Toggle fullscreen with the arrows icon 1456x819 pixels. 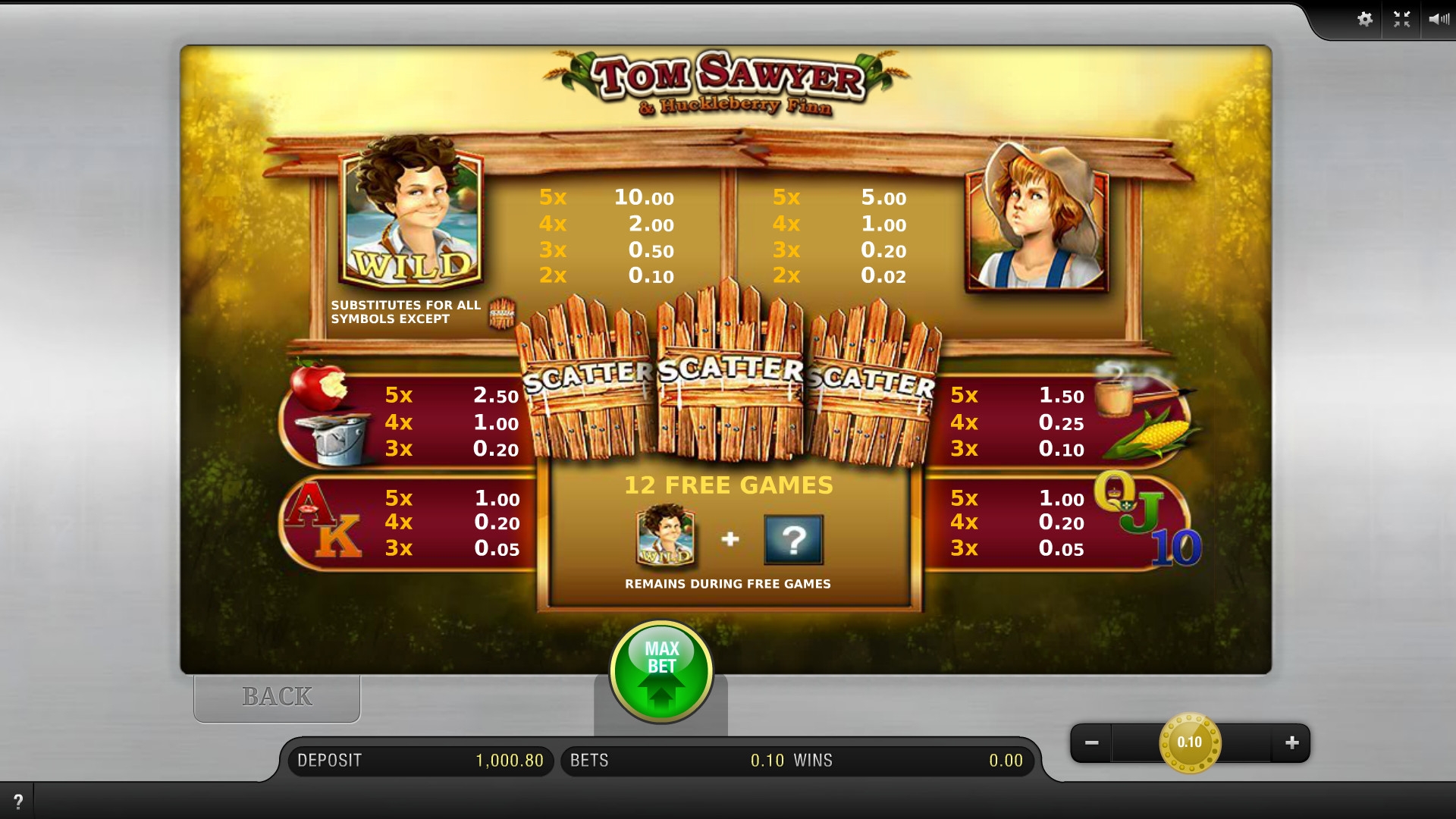pos(1401,20)
